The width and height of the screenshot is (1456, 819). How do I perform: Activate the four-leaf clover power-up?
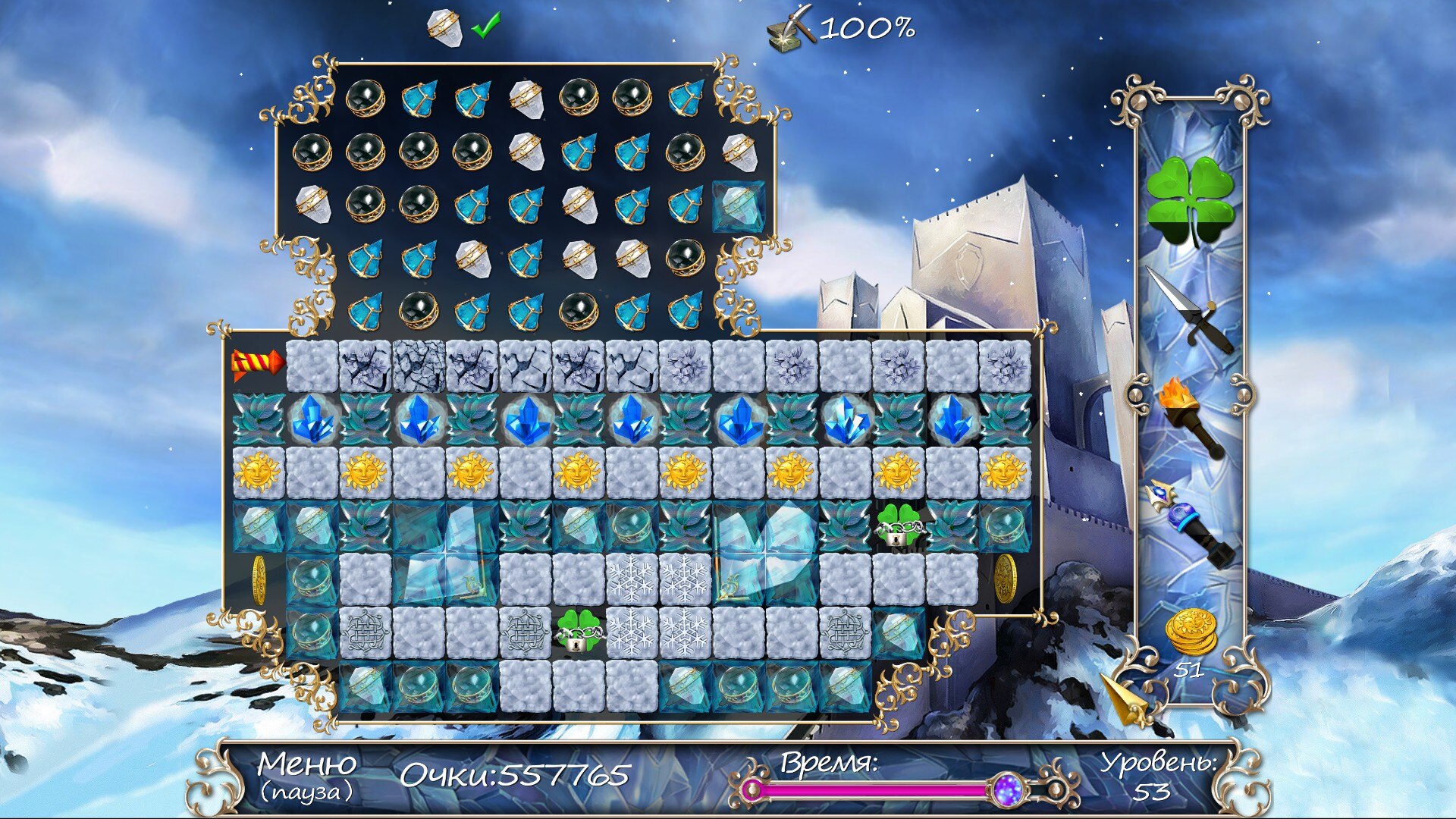tap(1190, 200)
